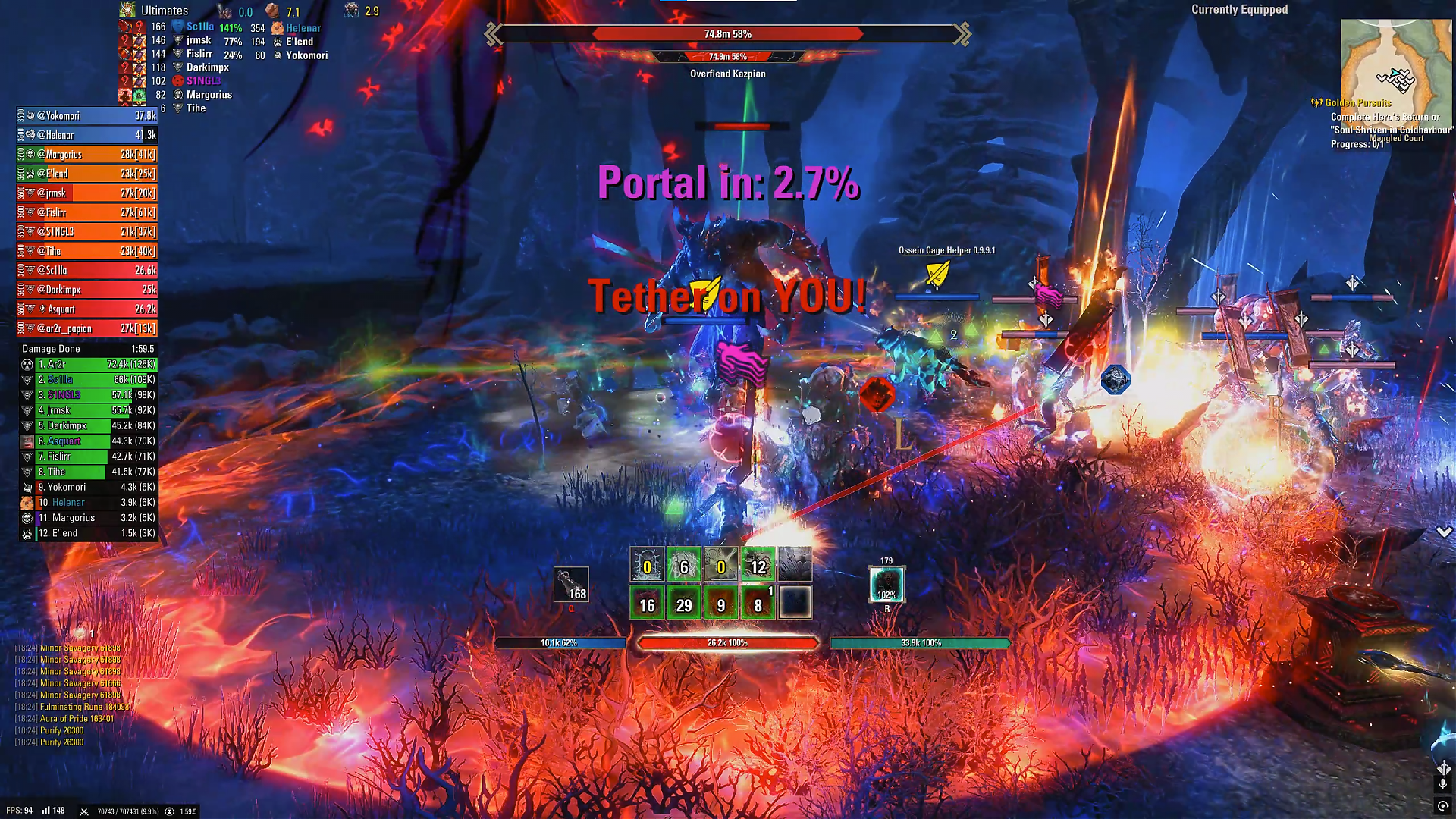
Task: Mute the microphone icon in bottom right
Action: pyautogui.click(x=1443, y=783)
